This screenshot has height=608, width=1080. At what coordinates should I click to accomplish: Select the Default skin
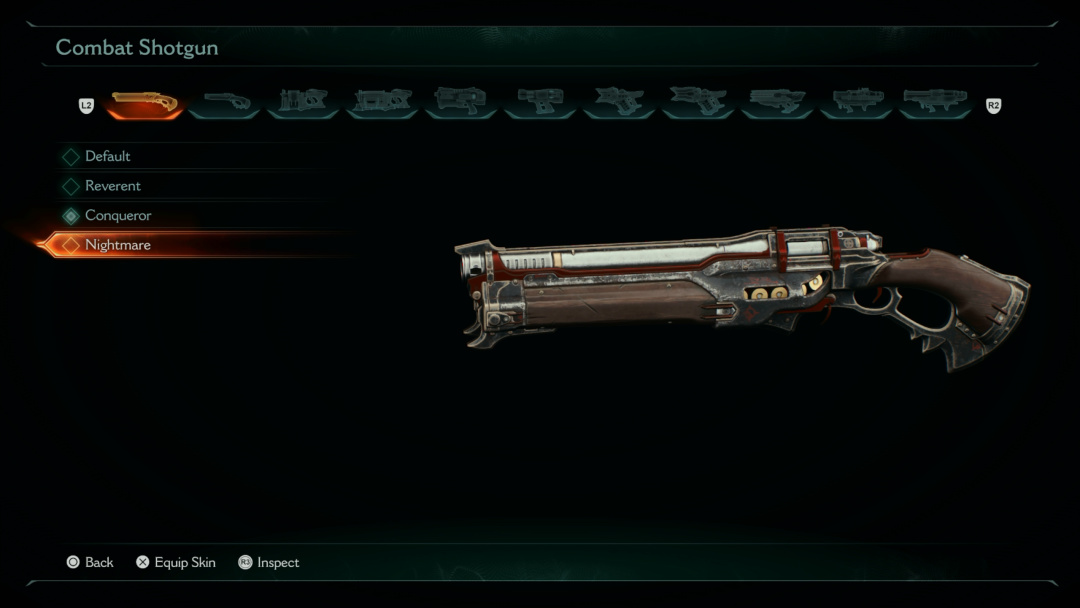click(x=108, y=156)
